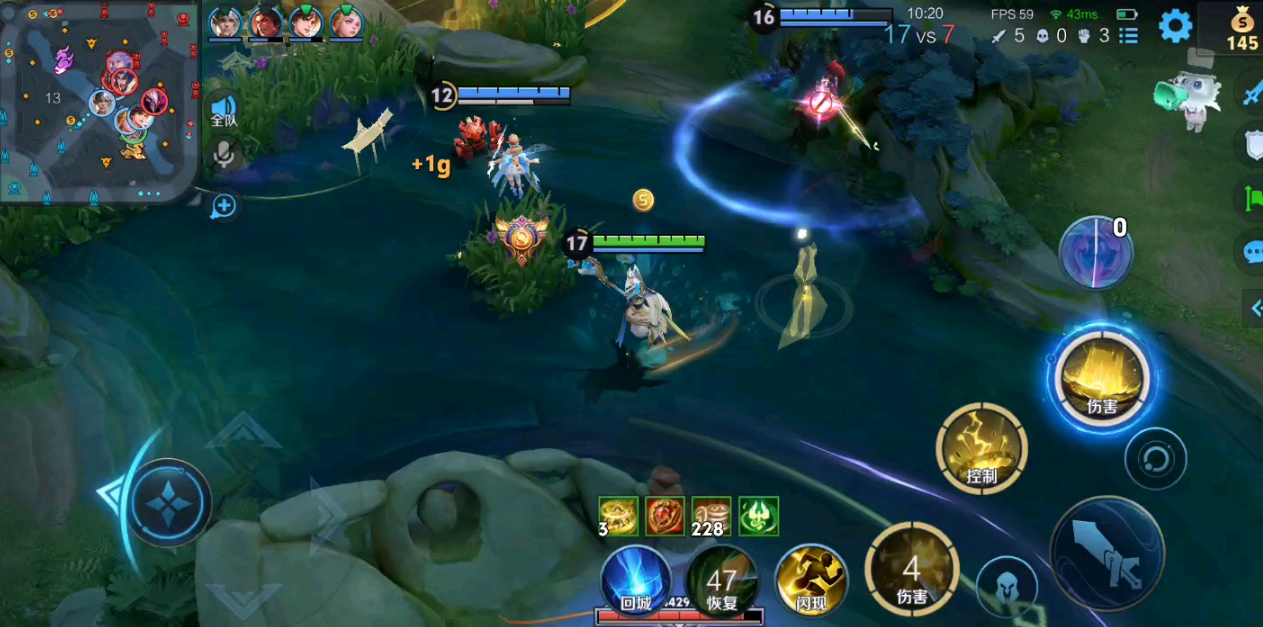Toggle the 全队 team voice speaker
1263x627 pixels.
(x=223, y=109)
